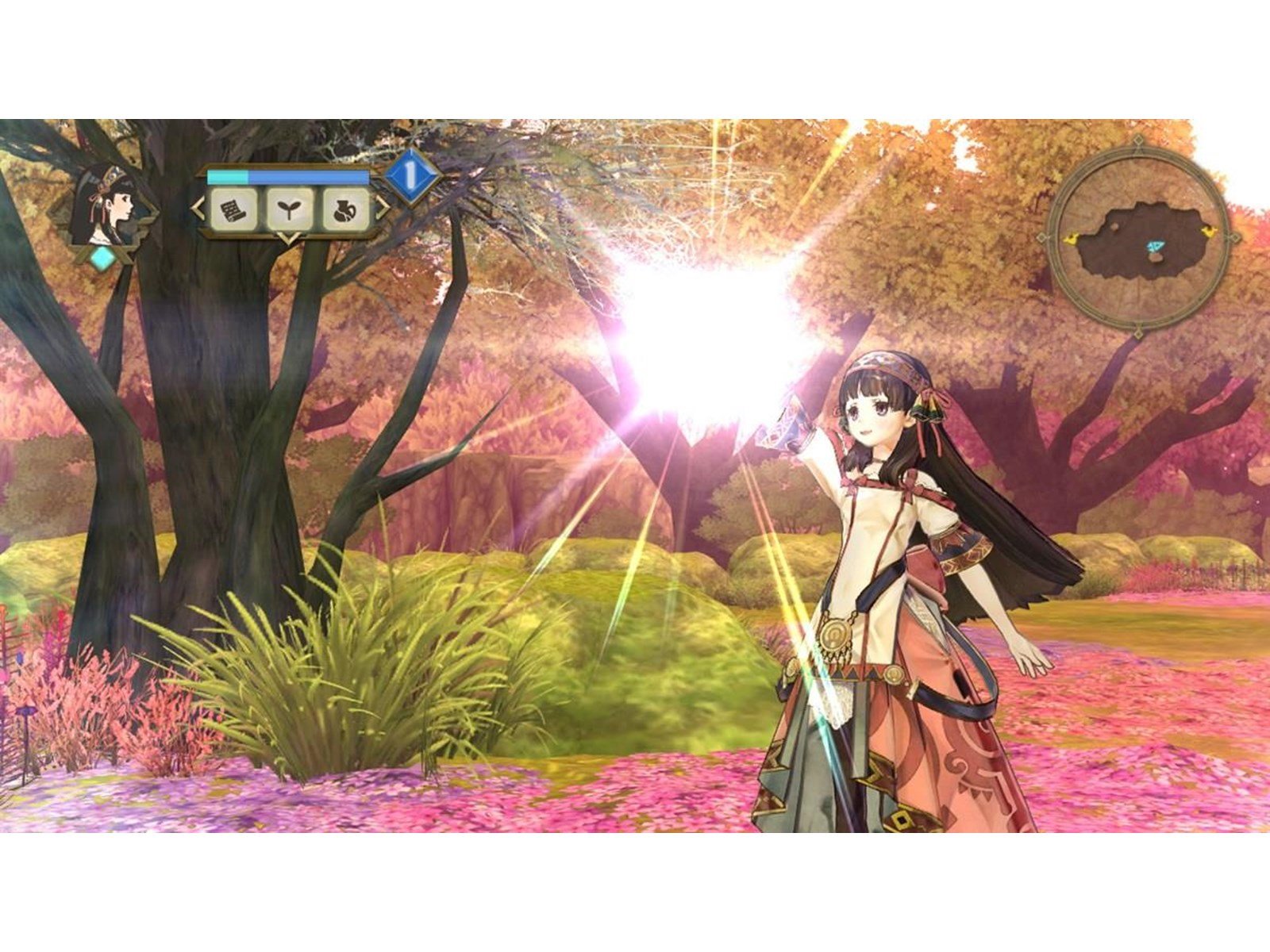Cycle right through quick slots via right chevron
This screenshot has width=1270, height=952.
(x=380, y=207)
